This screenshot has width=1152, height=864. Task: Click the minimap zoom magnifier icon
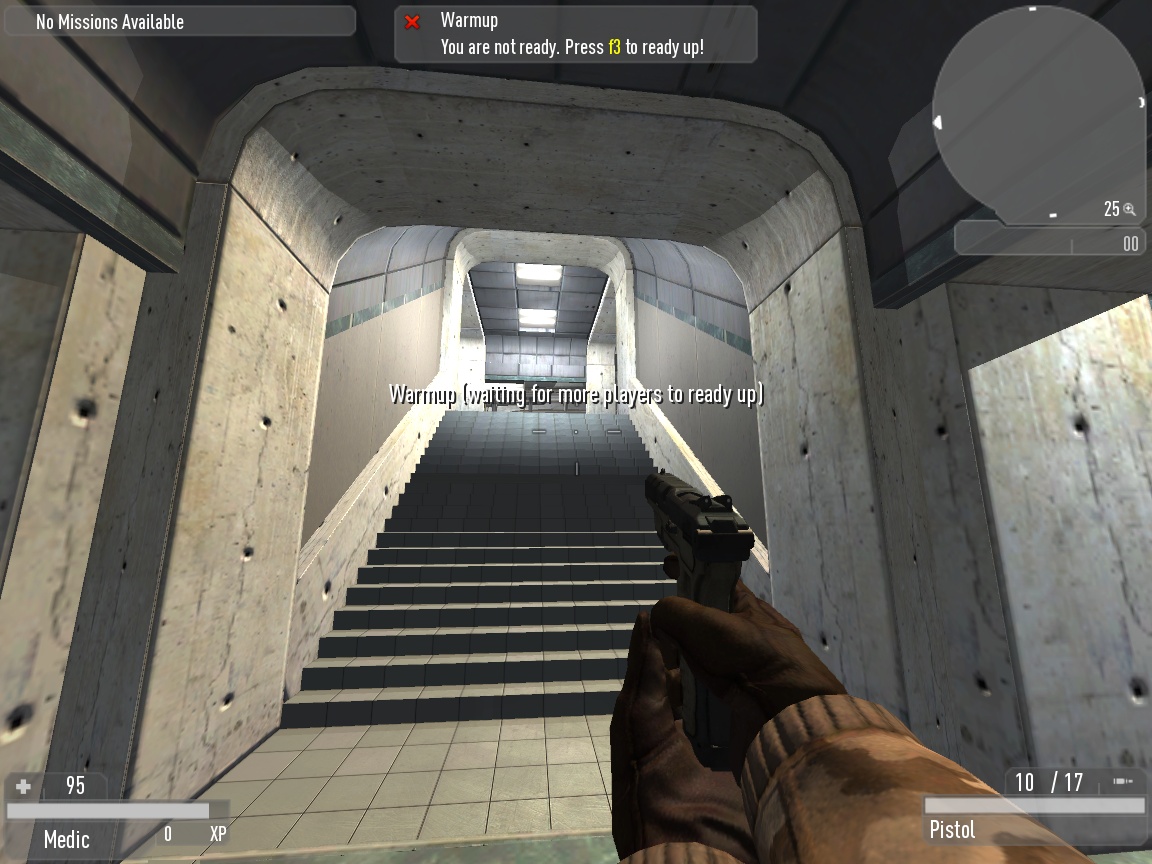[1130, 209]
